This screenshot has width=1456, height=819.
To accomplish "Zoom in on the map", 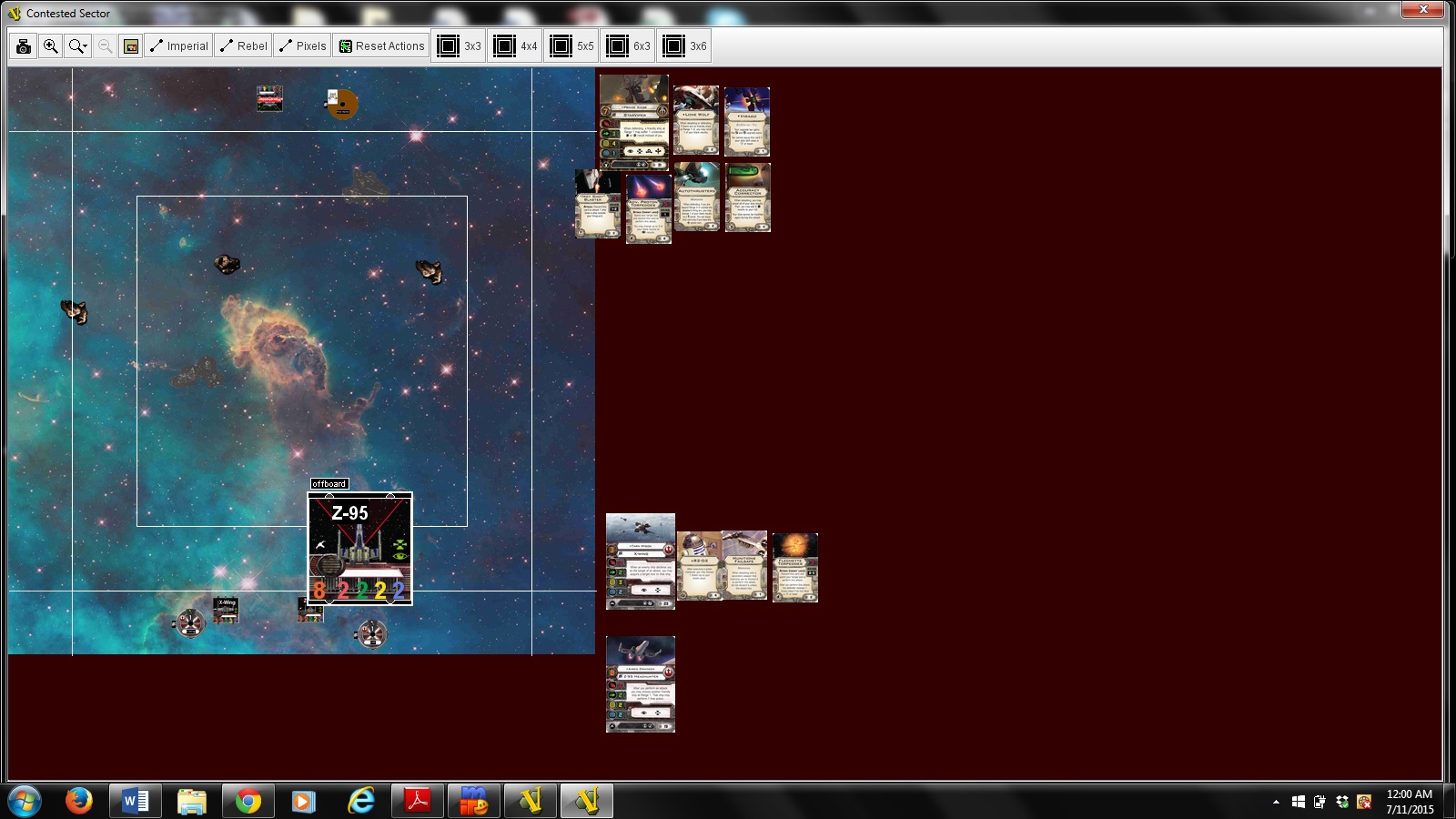I will point(51,46).
